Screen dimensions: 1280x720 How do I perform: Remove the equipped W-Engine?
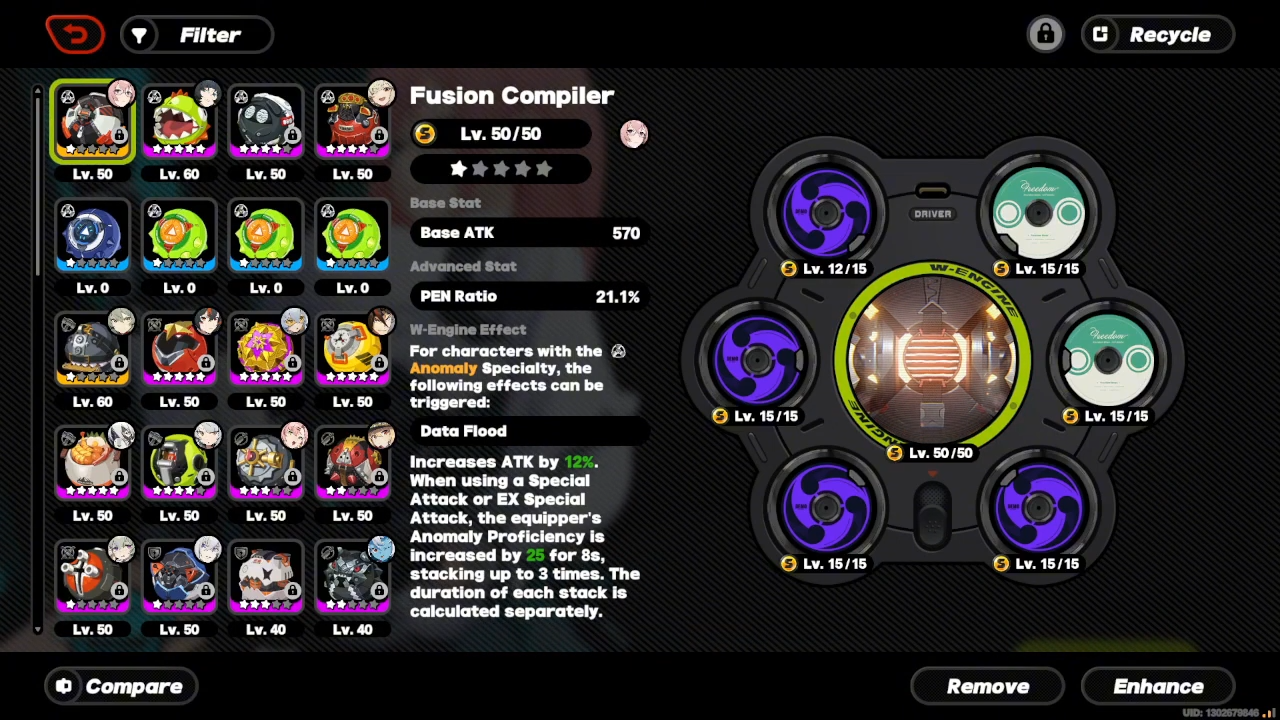pos(987,686)
